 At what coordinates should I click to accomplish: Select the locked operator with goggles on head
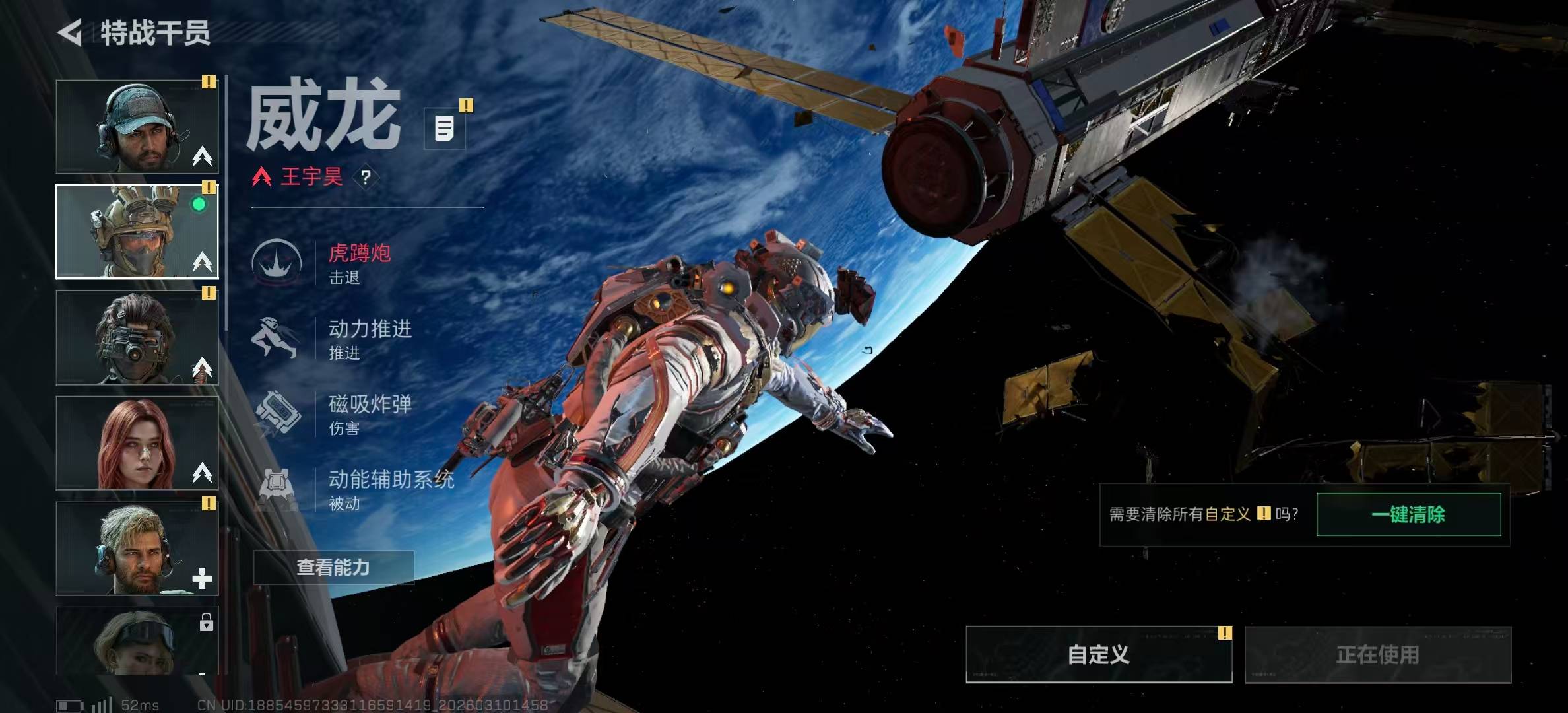pyautogui.click(x=137, y=640)
